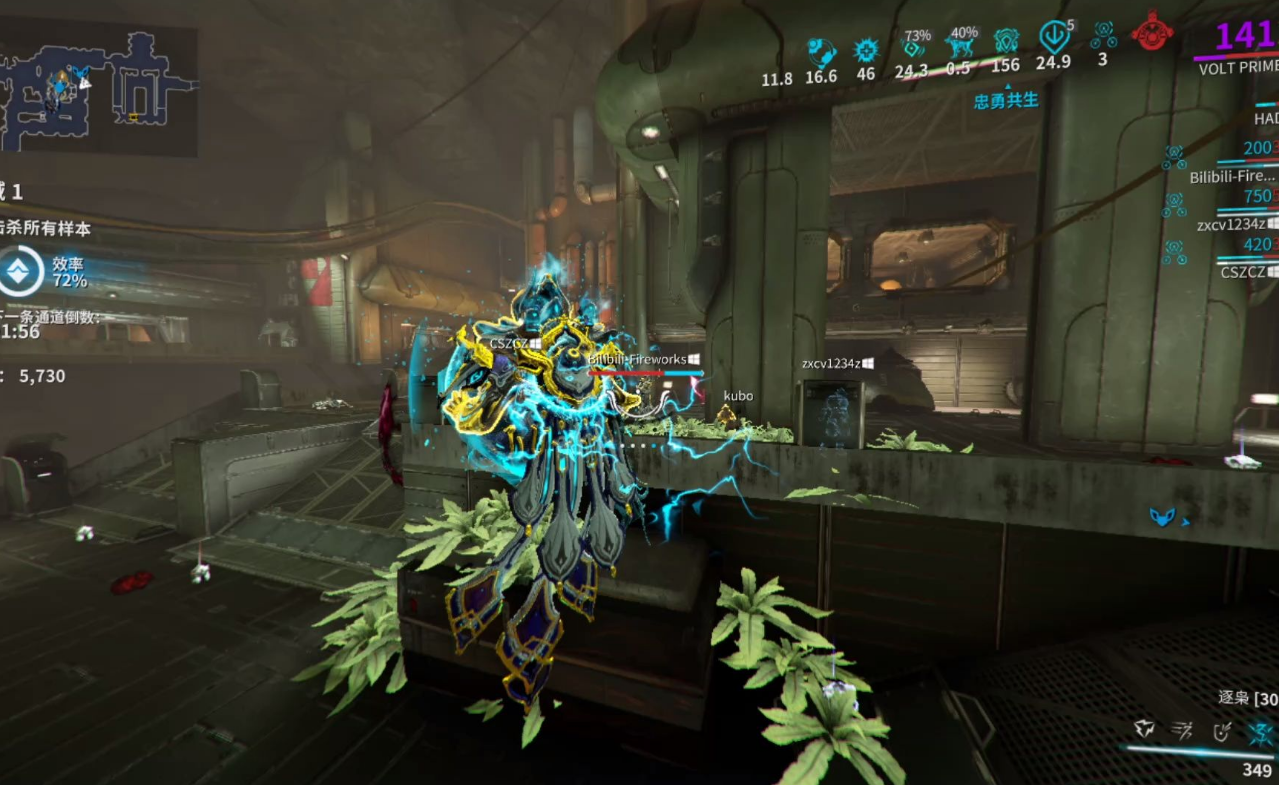Image resolution: width=1279 pixels, height=785 pixels.
Task: Click the blue waypoint marker icon
Action: [1162, 517]
